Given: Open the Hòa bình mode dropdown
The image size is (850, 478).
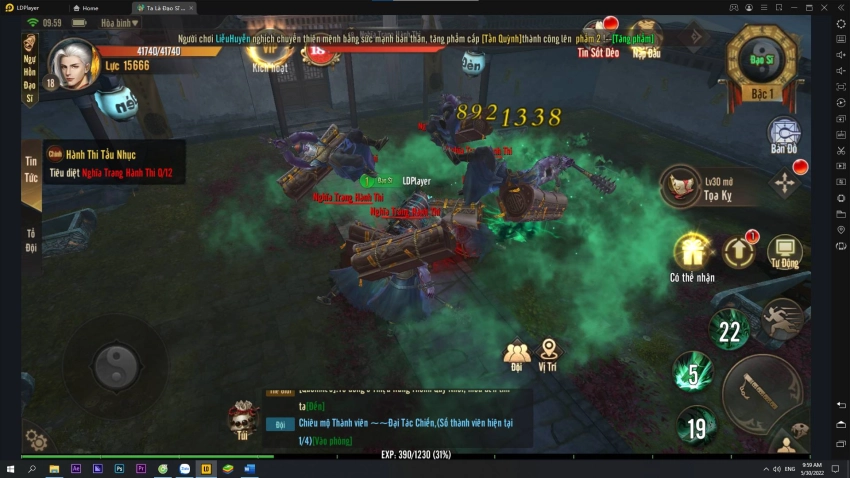Looking at the screenshot, I should click(x=122, y=23).
